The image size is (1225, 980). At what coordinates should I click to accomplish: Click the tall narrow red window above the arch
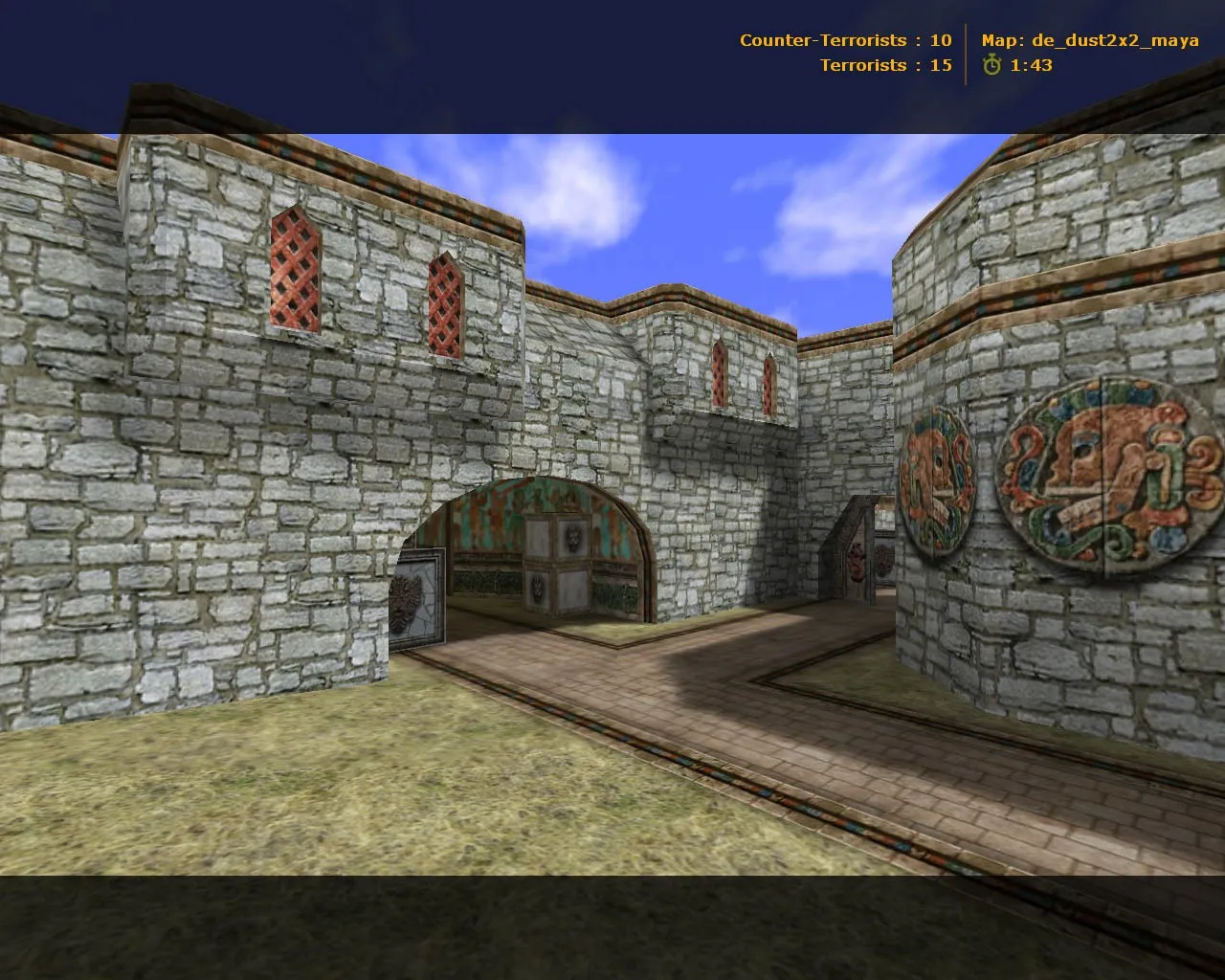coord(720,373)
